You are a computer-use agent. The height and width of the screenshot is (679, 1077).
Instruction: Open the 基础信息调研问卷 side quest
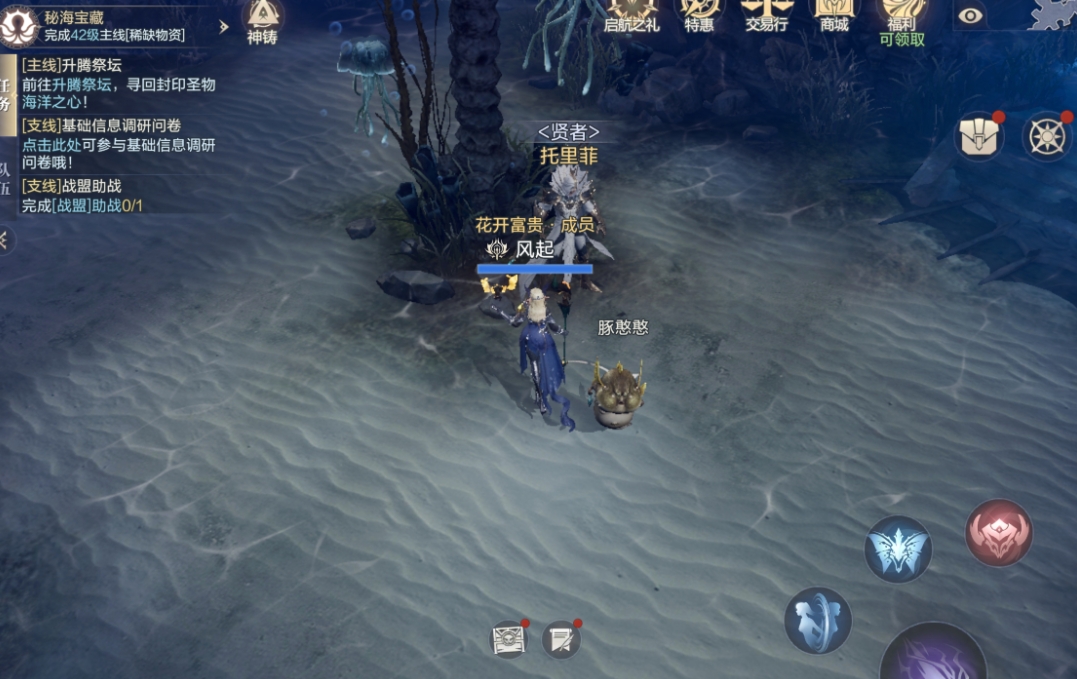tap(118, 144)
